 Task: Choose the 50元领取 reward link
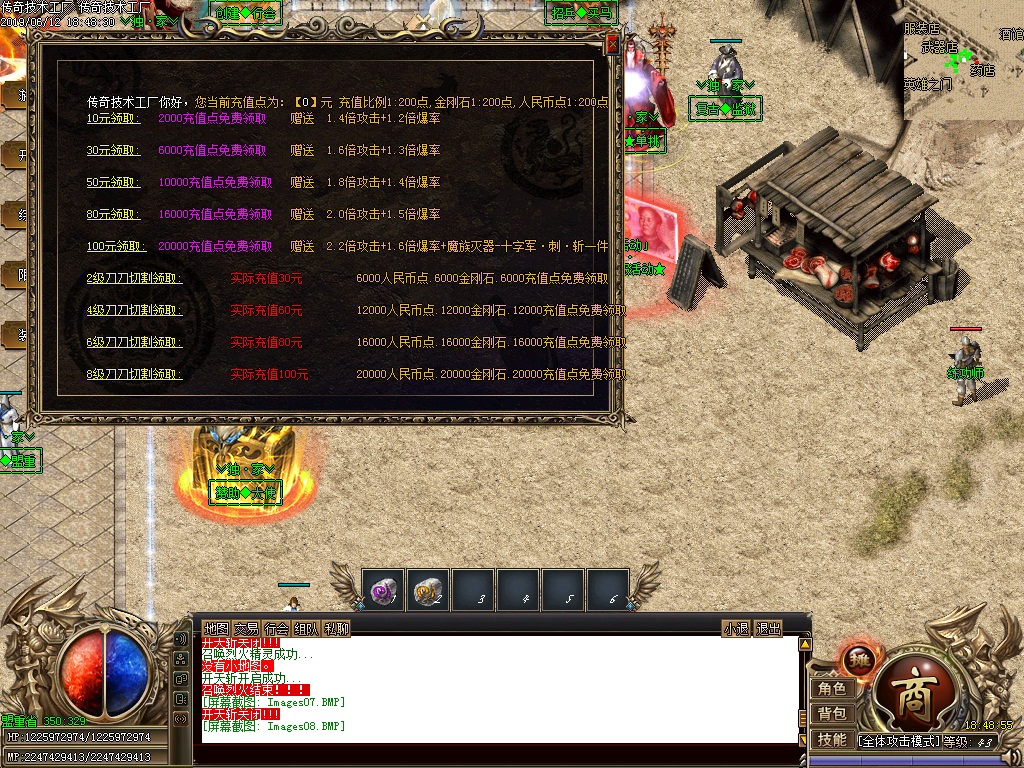(115, 182)
